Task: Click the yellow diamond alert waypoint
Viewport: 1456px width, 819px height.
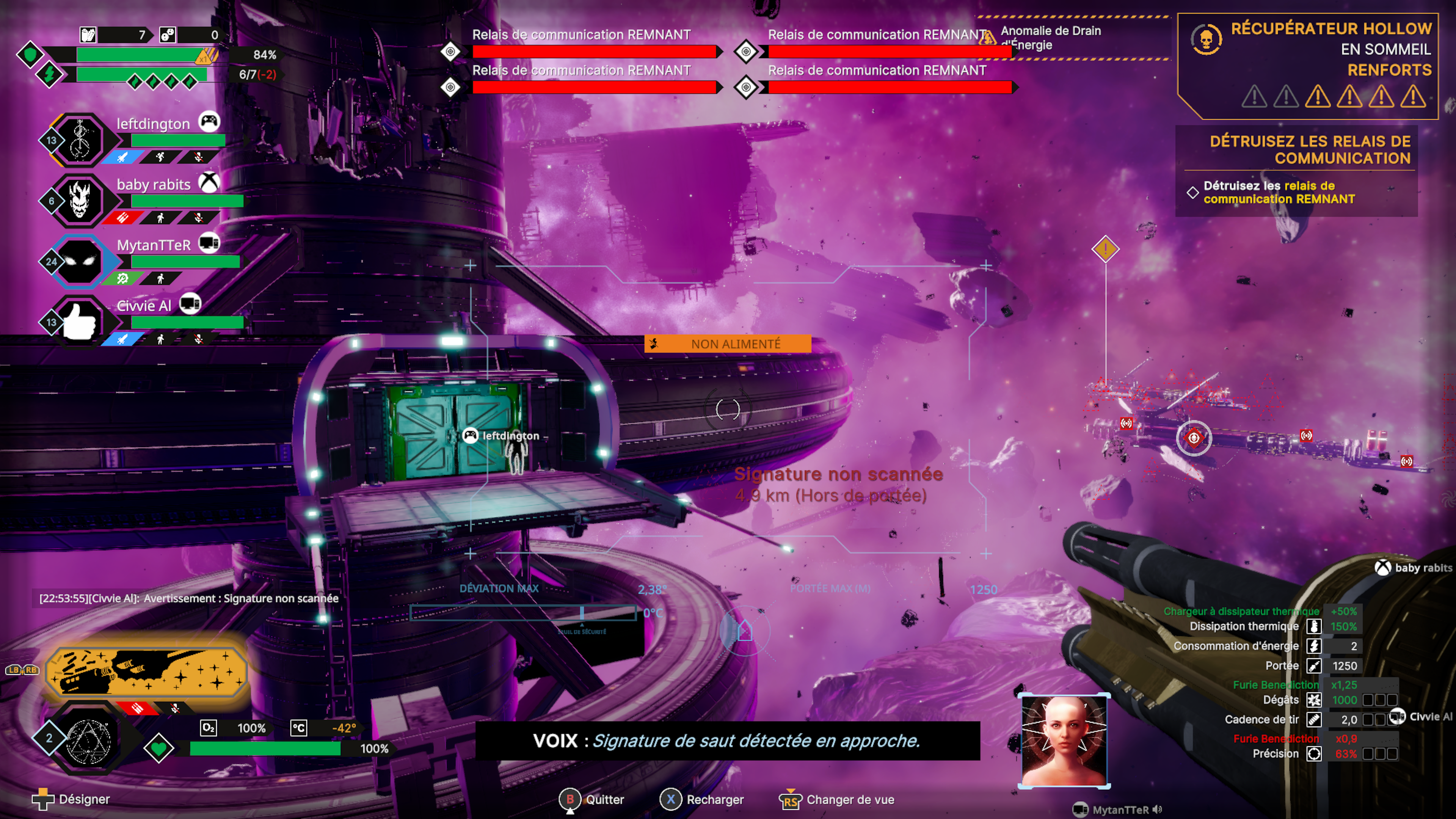Action: pyautogui.click(x=1106, y=249)
